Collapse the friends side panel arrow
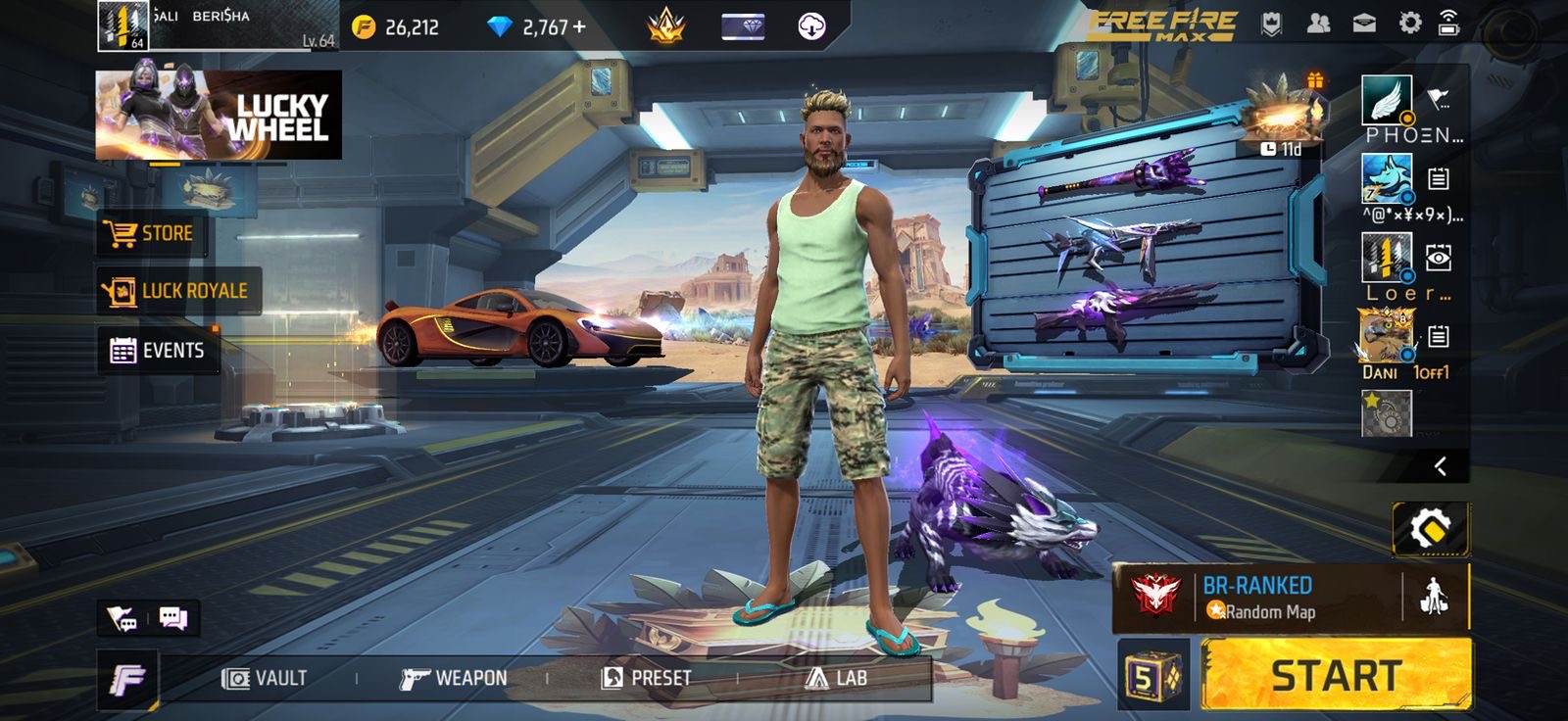 click(x=1440, y=466)
